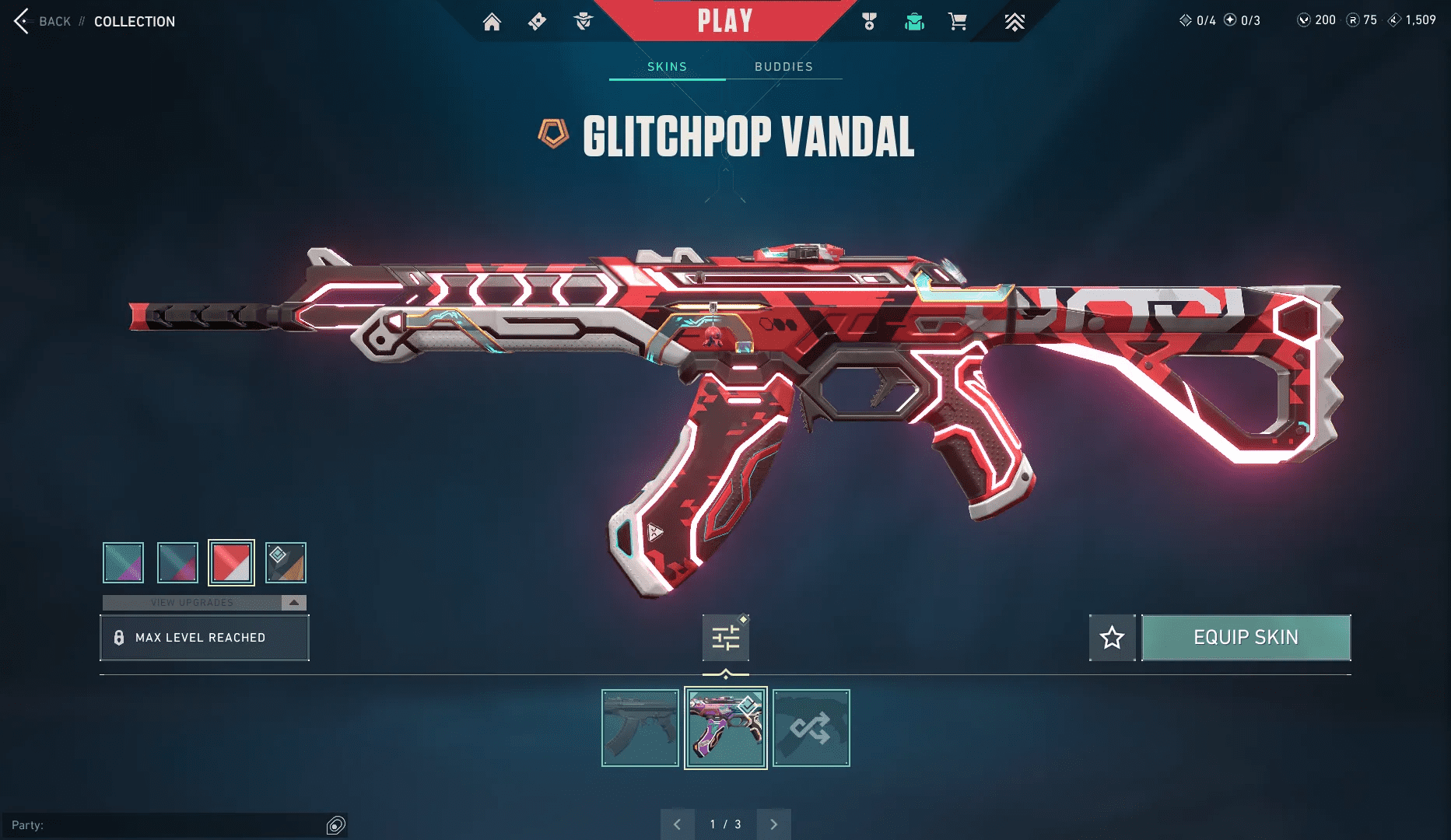Open the skin upgrade sliders panel
The width and height of the screenshot is (1451, 840).
(x=725, y=637)
